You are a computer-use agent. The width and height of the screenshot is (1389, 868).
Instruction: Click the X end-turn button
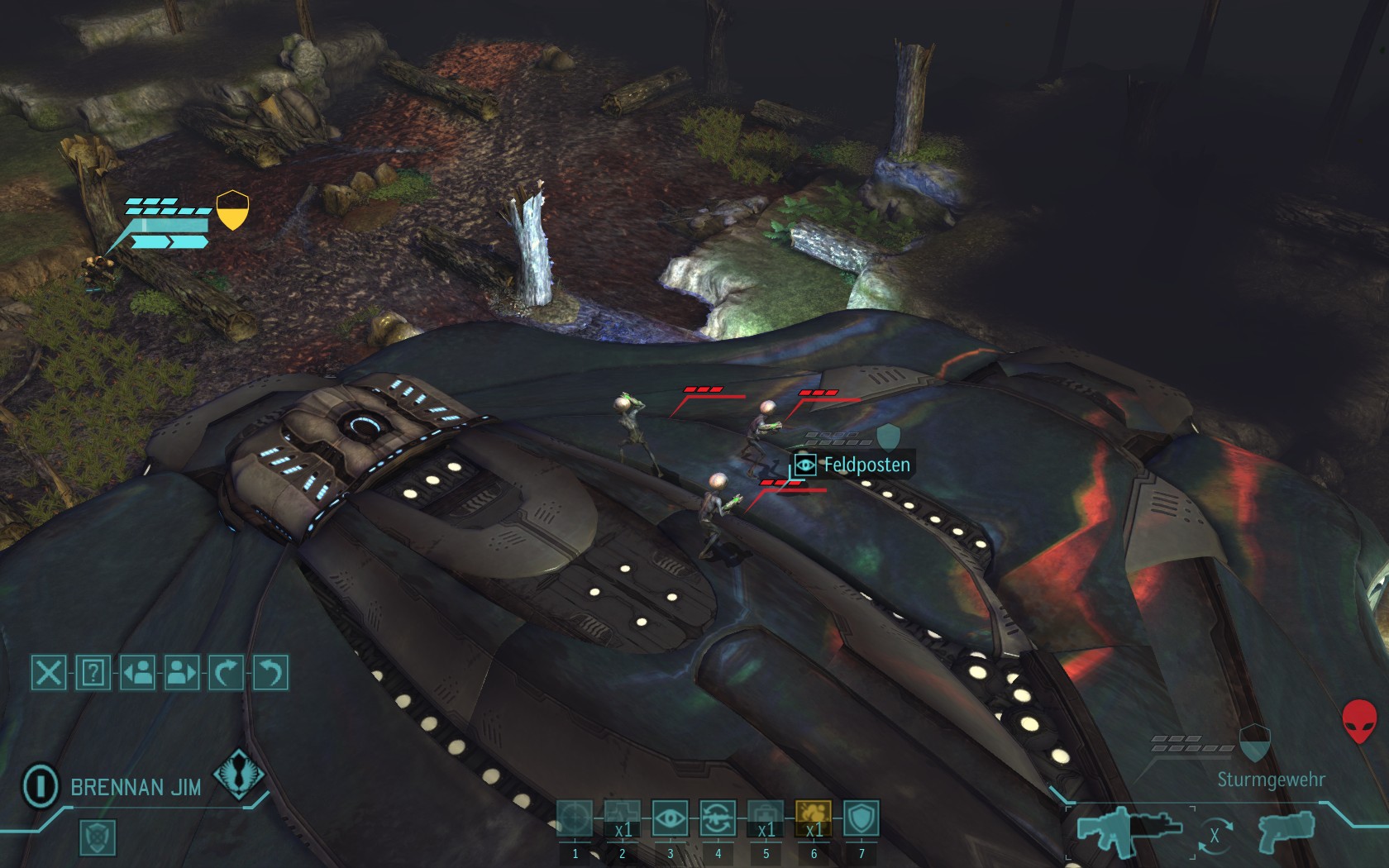coord(49,673)
